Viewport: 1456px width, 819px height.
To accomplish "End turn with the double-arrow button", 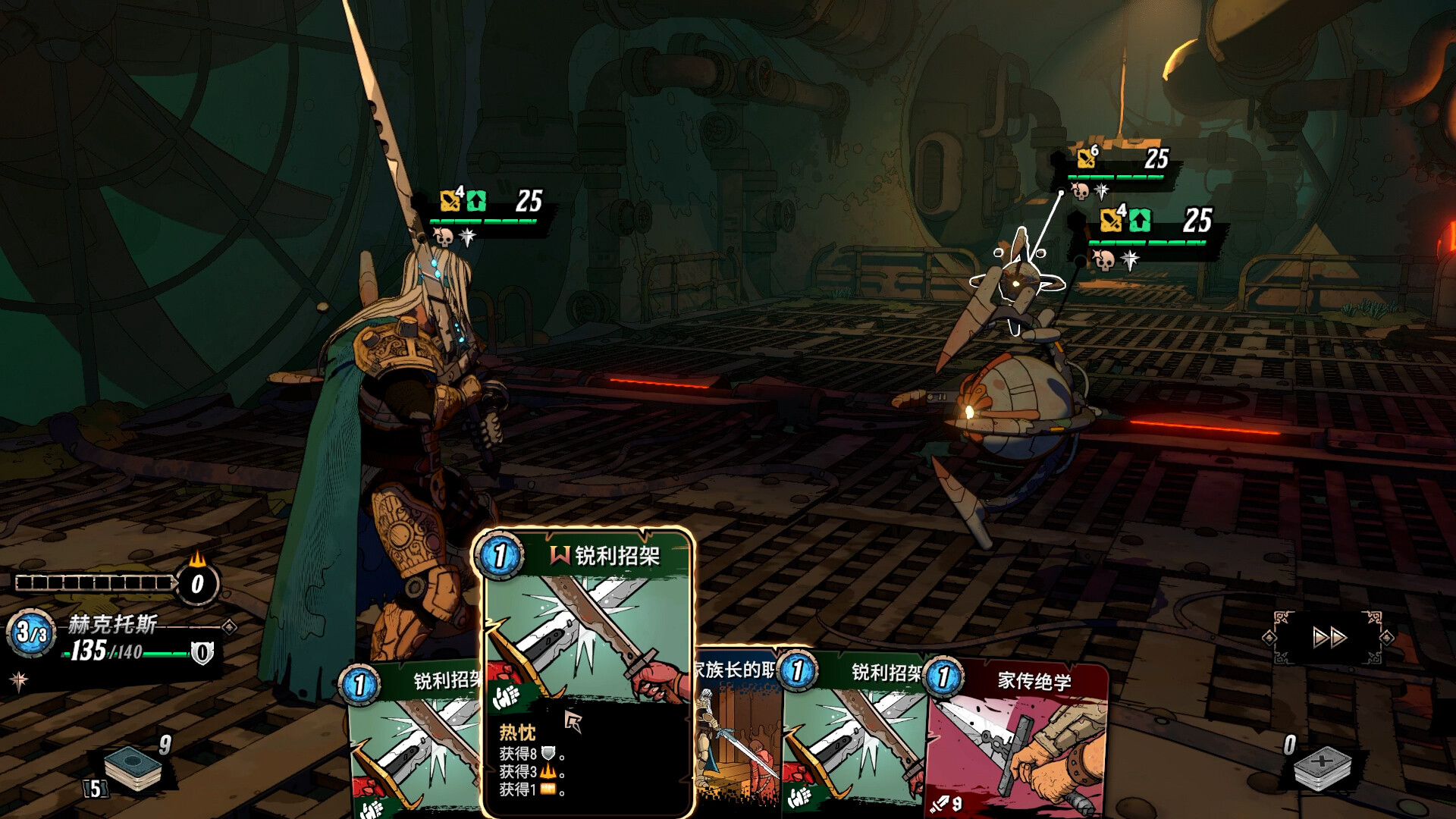I will click(x=1329, y=638).
